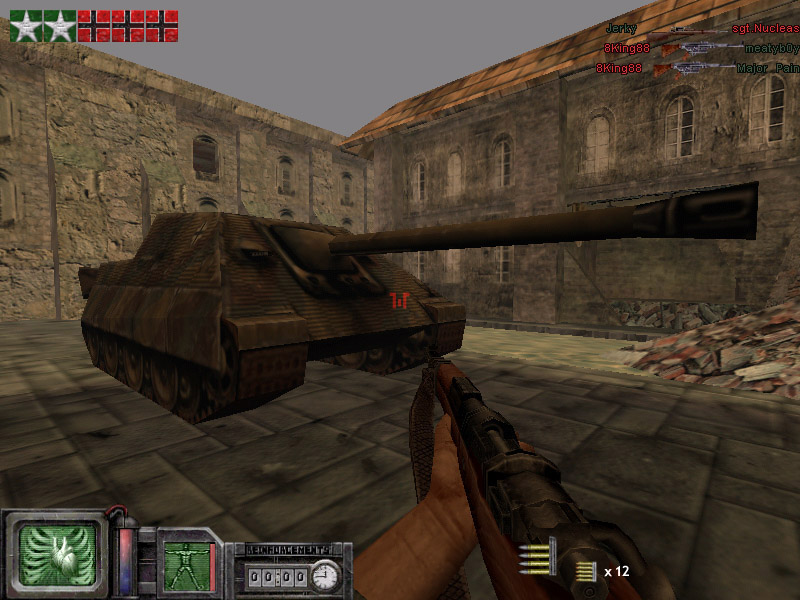Choose Major_Pain in the kill feed
The height and width of the screenshot is (600, 800).
coord(767,68)
